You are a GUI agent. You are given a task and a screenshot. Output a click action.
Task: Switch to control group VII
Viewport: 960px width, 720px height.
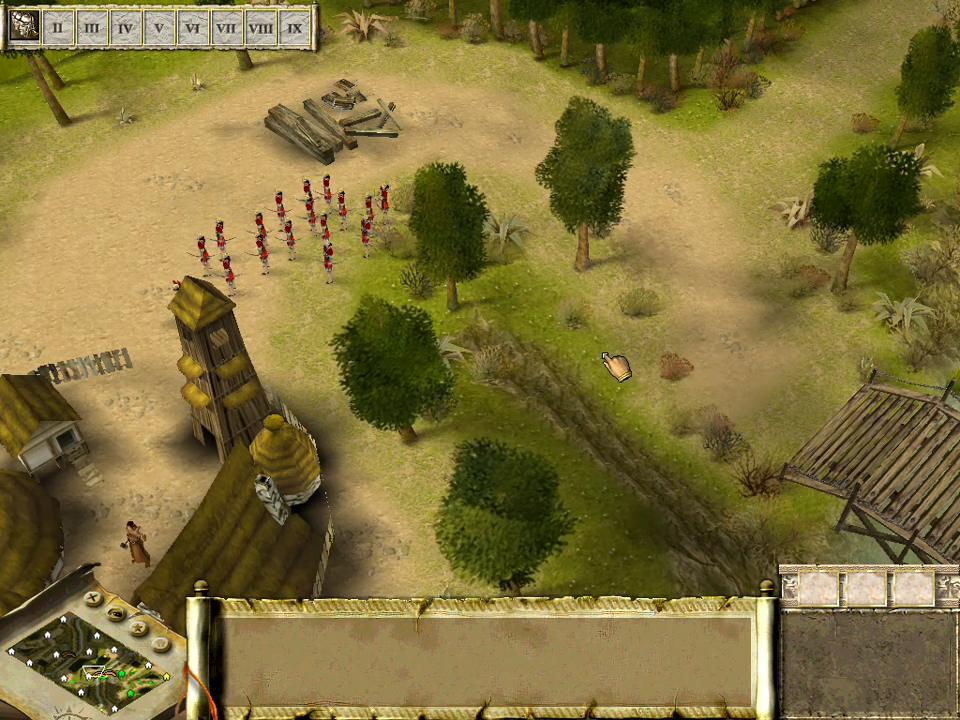pos(227,27)
